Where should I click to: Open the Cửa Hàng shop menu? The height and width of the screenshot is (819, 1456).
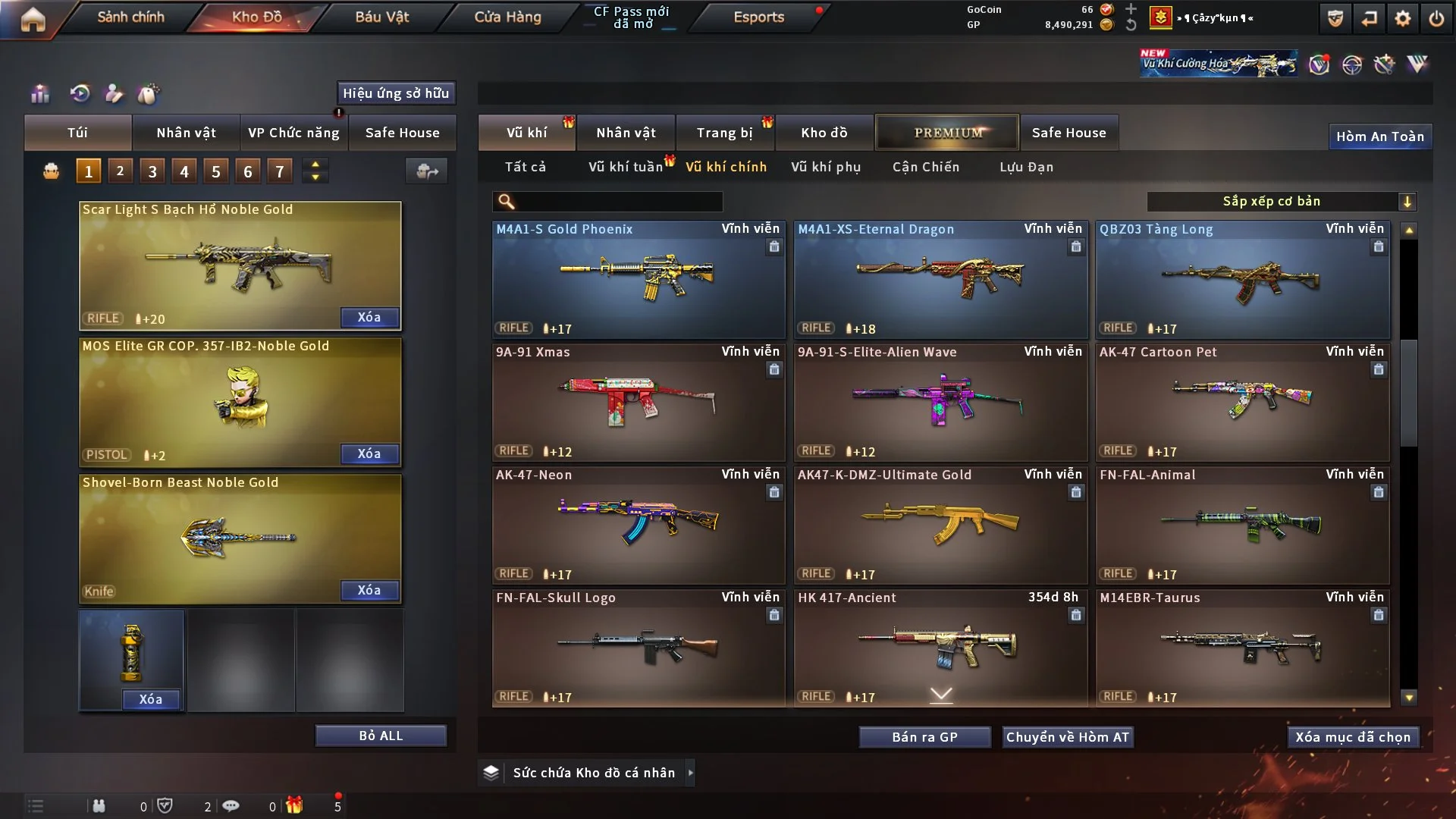[507, 17]
